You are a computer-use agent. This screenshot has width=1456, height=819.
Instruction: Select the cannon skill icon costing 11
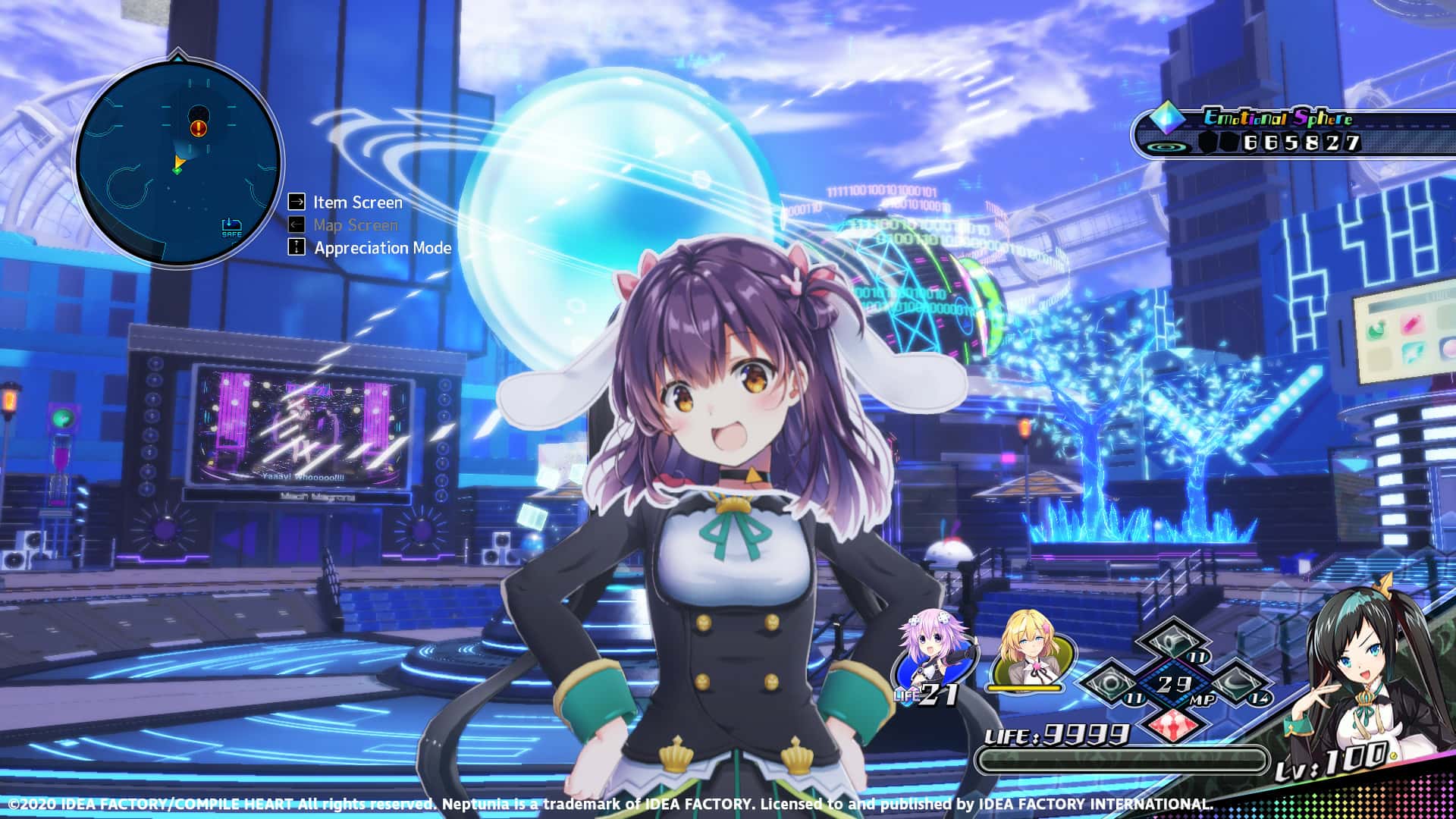(1173, 641)
